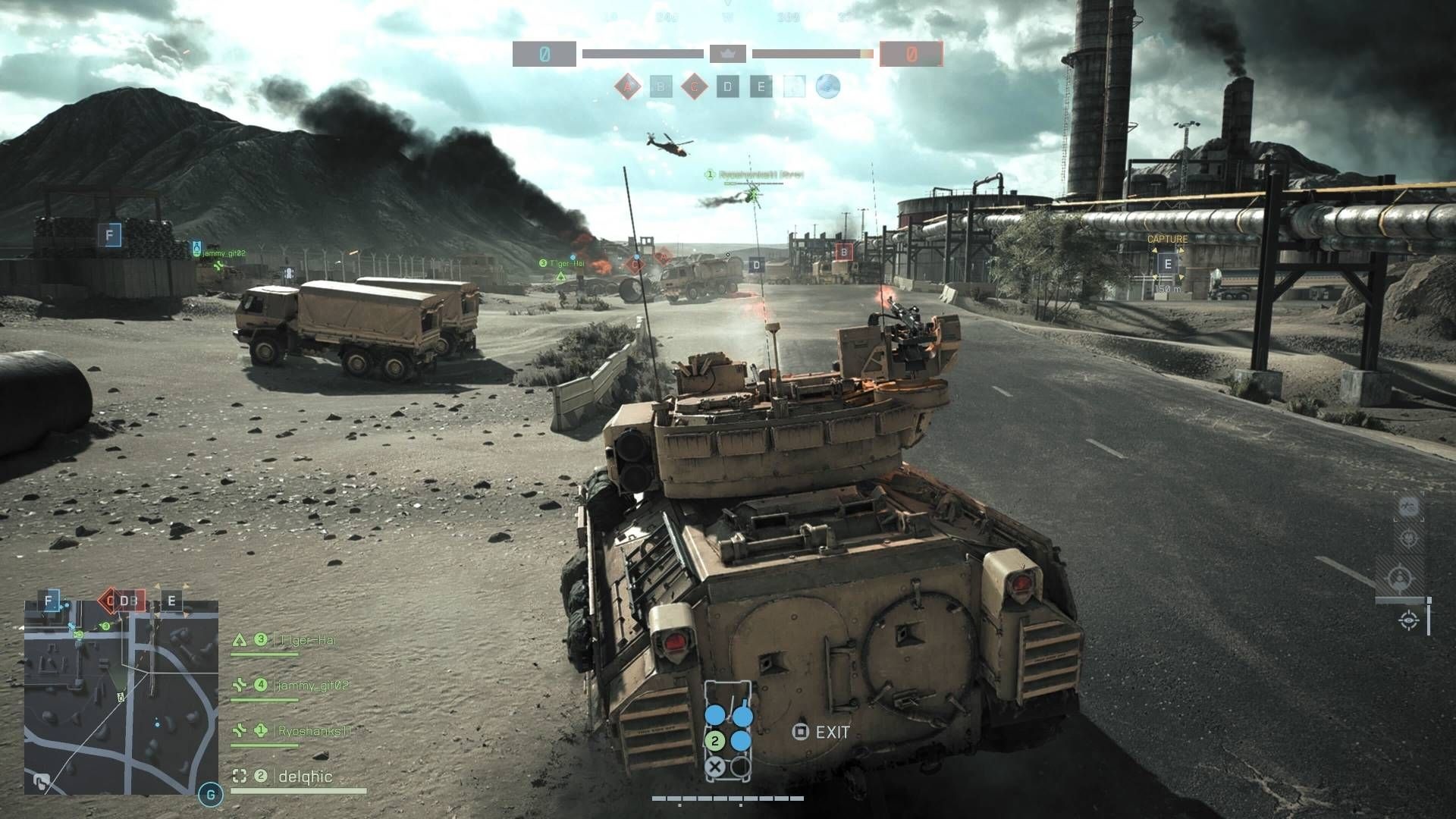The image size is (1456, 819).
Task: Open the minimap
Action: point(121,697)
